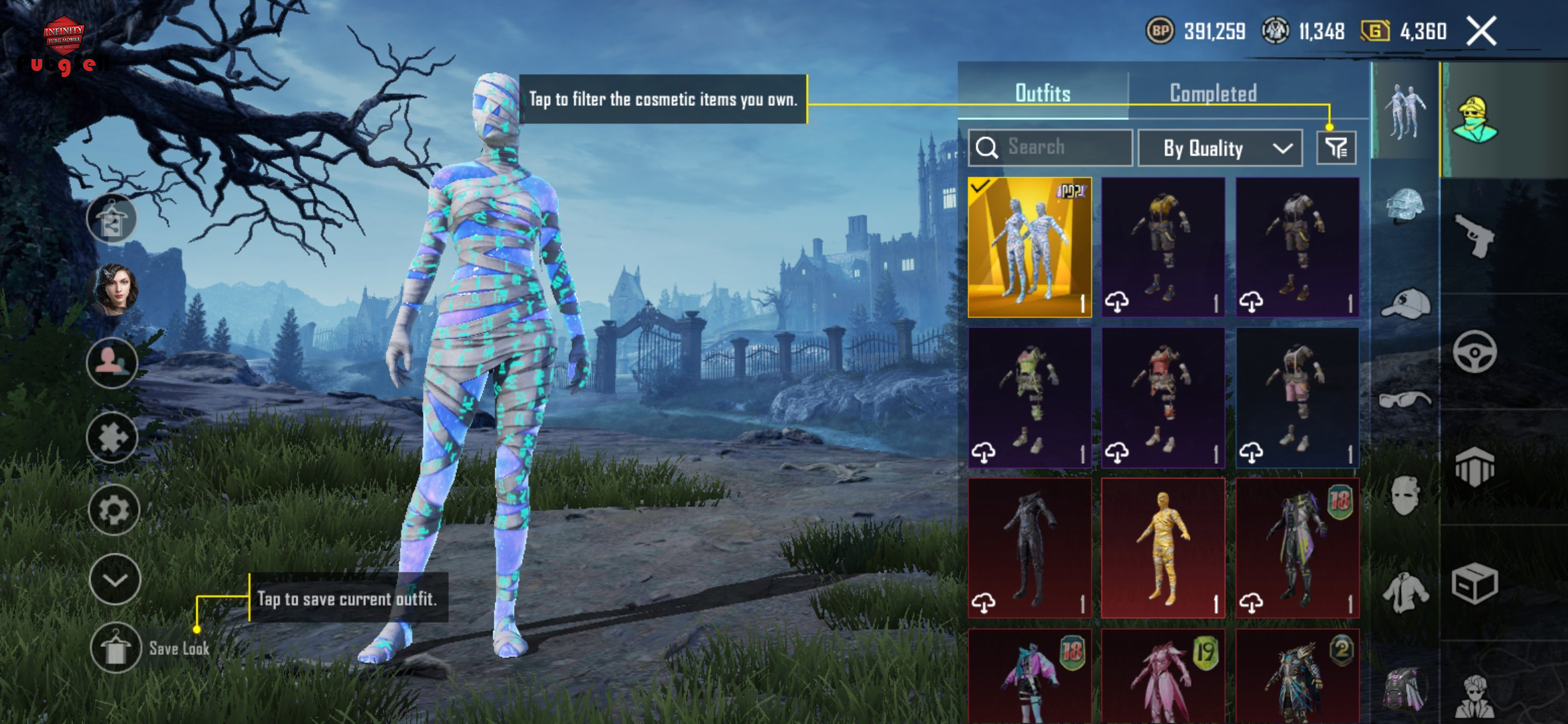Open the glasses category
1568x724 pixels.
click(1405, 400)
